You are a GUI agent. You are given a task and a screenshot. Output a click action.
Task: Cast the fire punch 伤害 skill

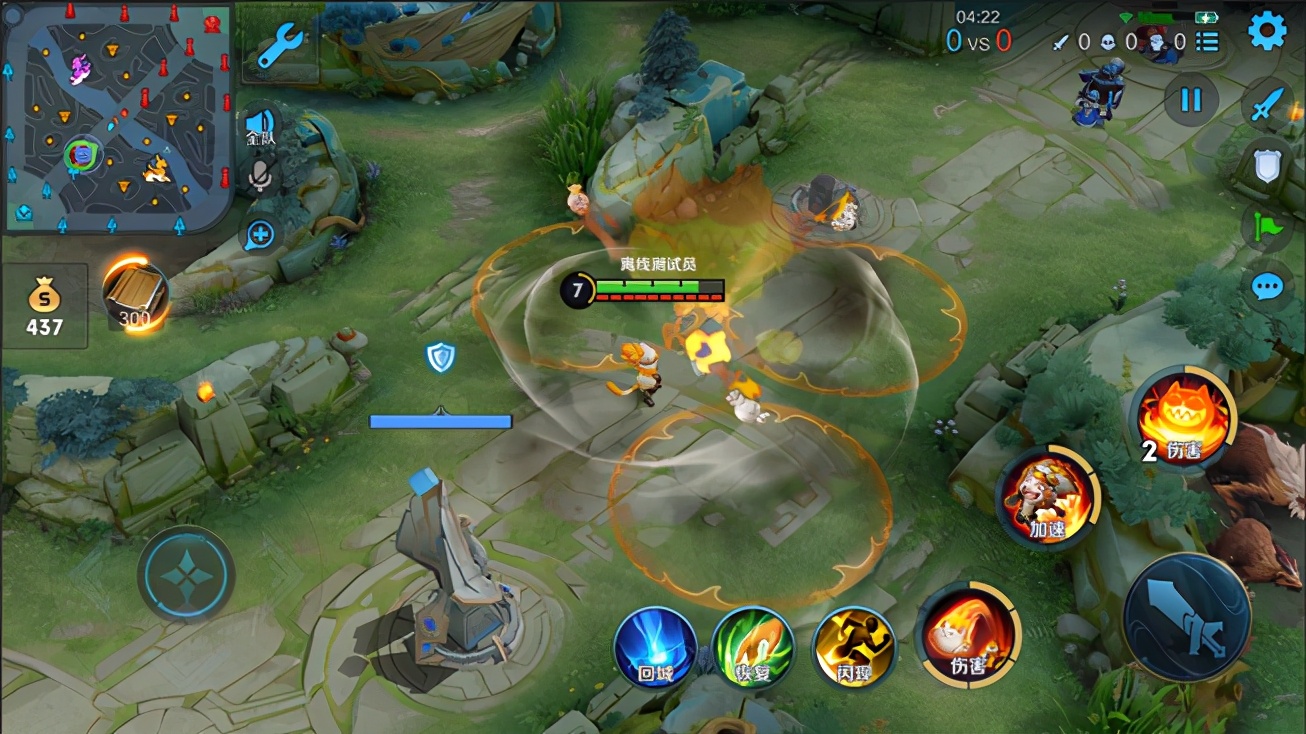[x=967, y=636]
